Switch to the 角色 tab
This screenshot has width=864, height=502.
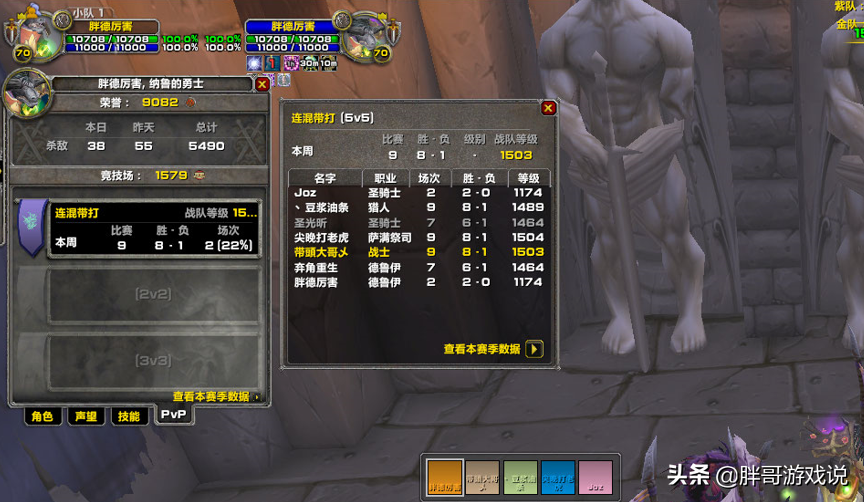41,417
